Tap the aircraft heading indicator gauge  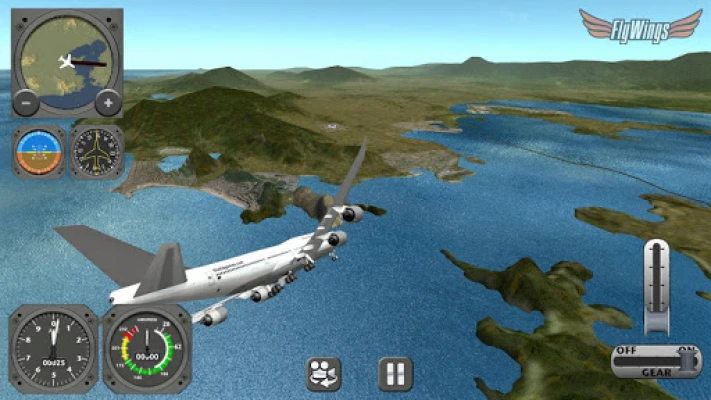tap(97, 151)
